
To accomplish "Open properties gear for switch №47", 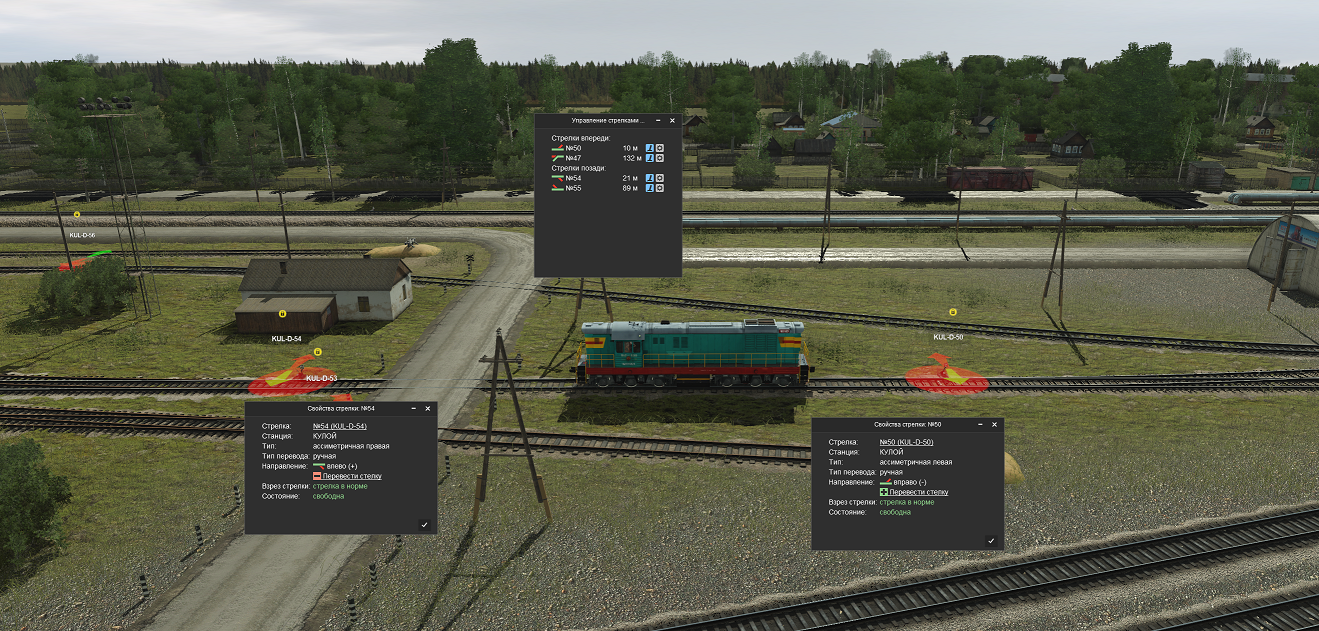I will [x=660, y=158].
